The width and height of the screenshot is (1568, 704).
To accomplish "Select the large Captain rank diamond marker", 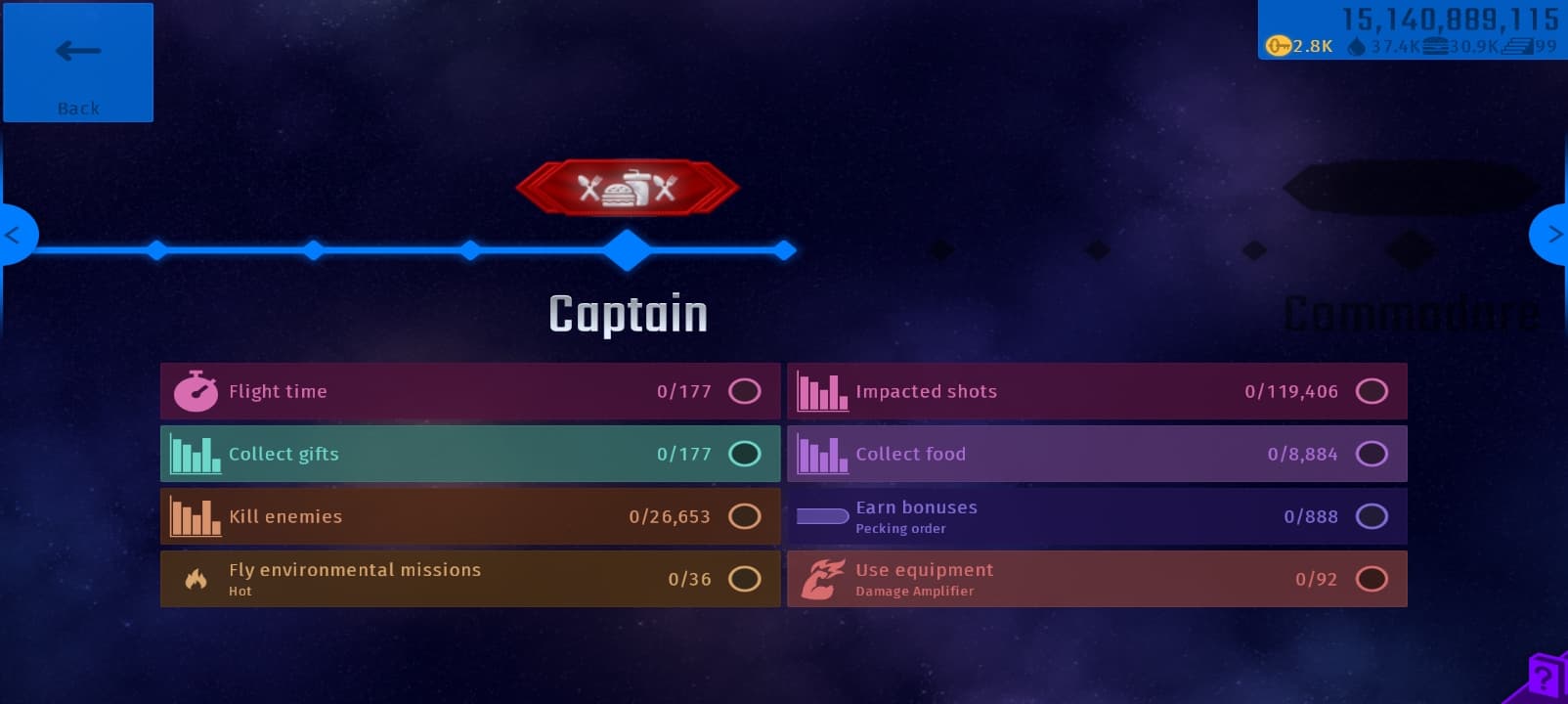I will [x=627, y=250].
